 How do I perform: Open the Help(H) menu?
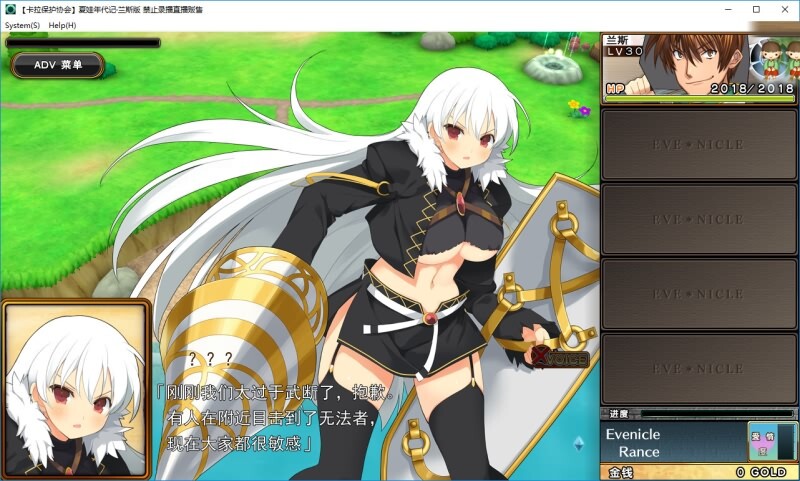[x=62, y=24]
